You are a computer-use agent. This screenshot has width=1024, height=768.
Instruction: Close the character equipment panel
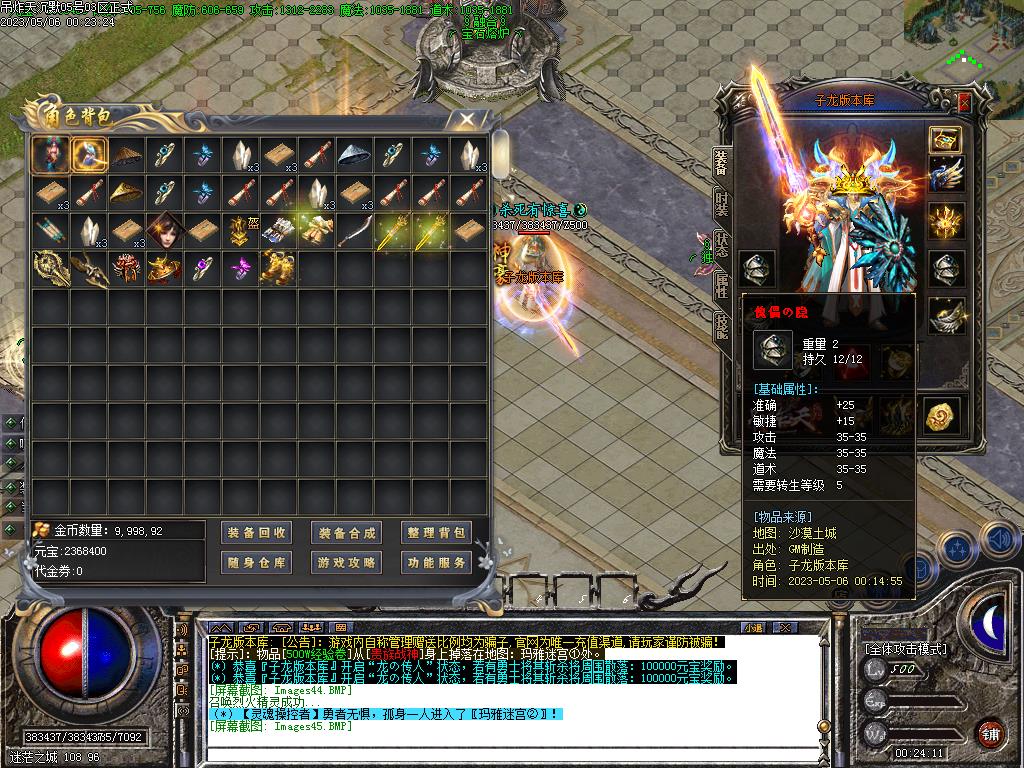click(x=964, y=102)
